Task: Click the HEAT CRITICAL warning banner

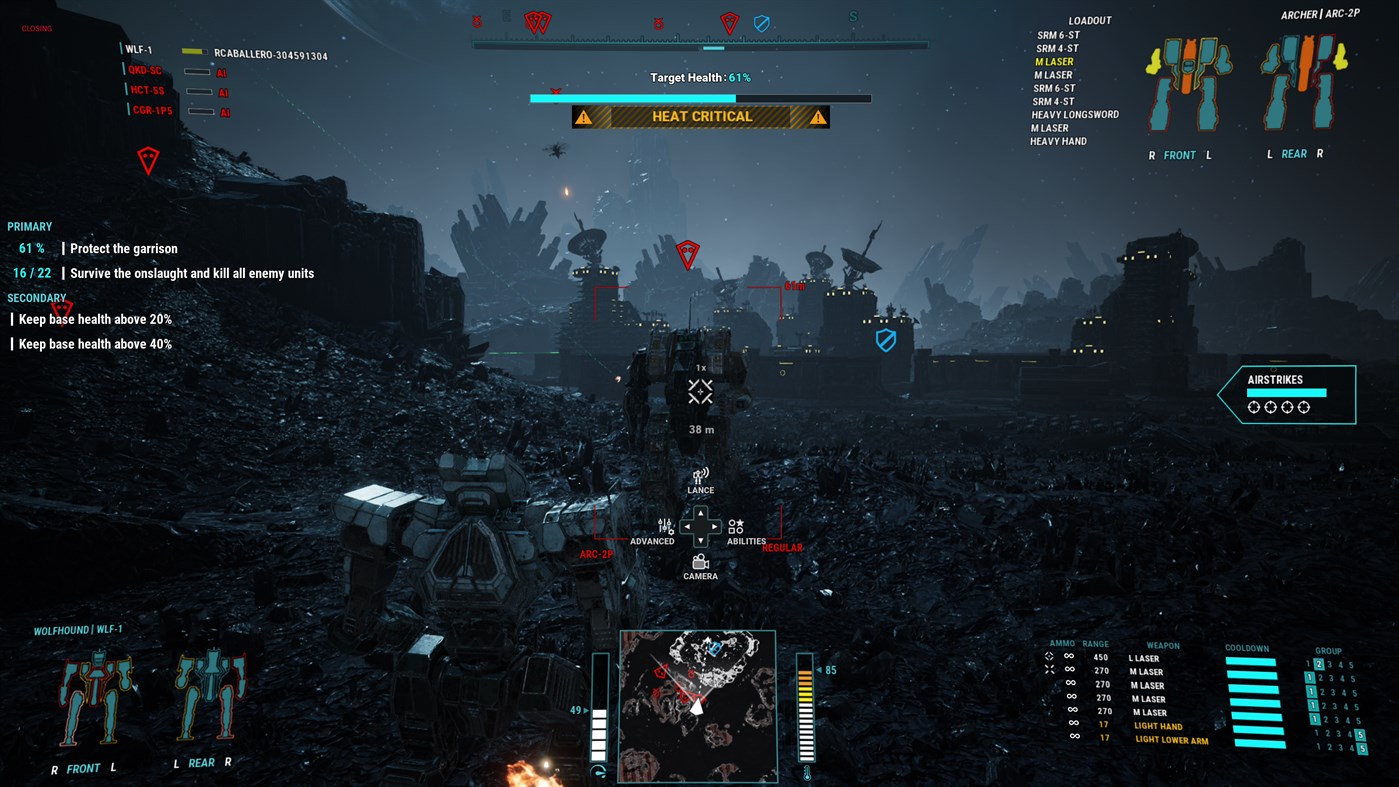Action: pyautogui.click(x=700, y=116)
